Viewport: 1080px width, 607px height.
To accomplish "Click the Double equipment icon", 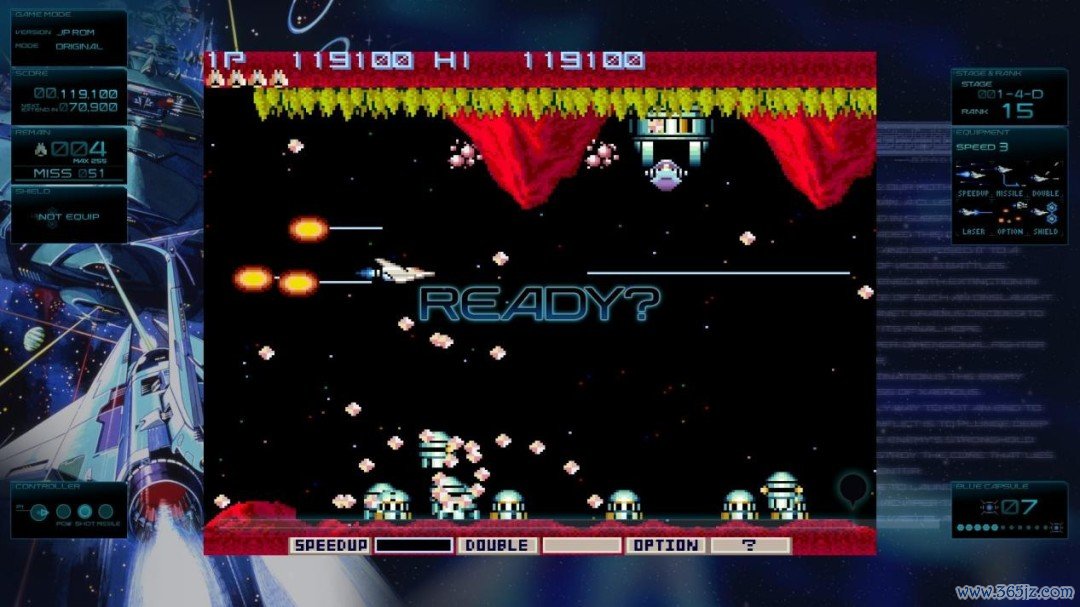I will pyautogui.click(x=1045, y=176).
